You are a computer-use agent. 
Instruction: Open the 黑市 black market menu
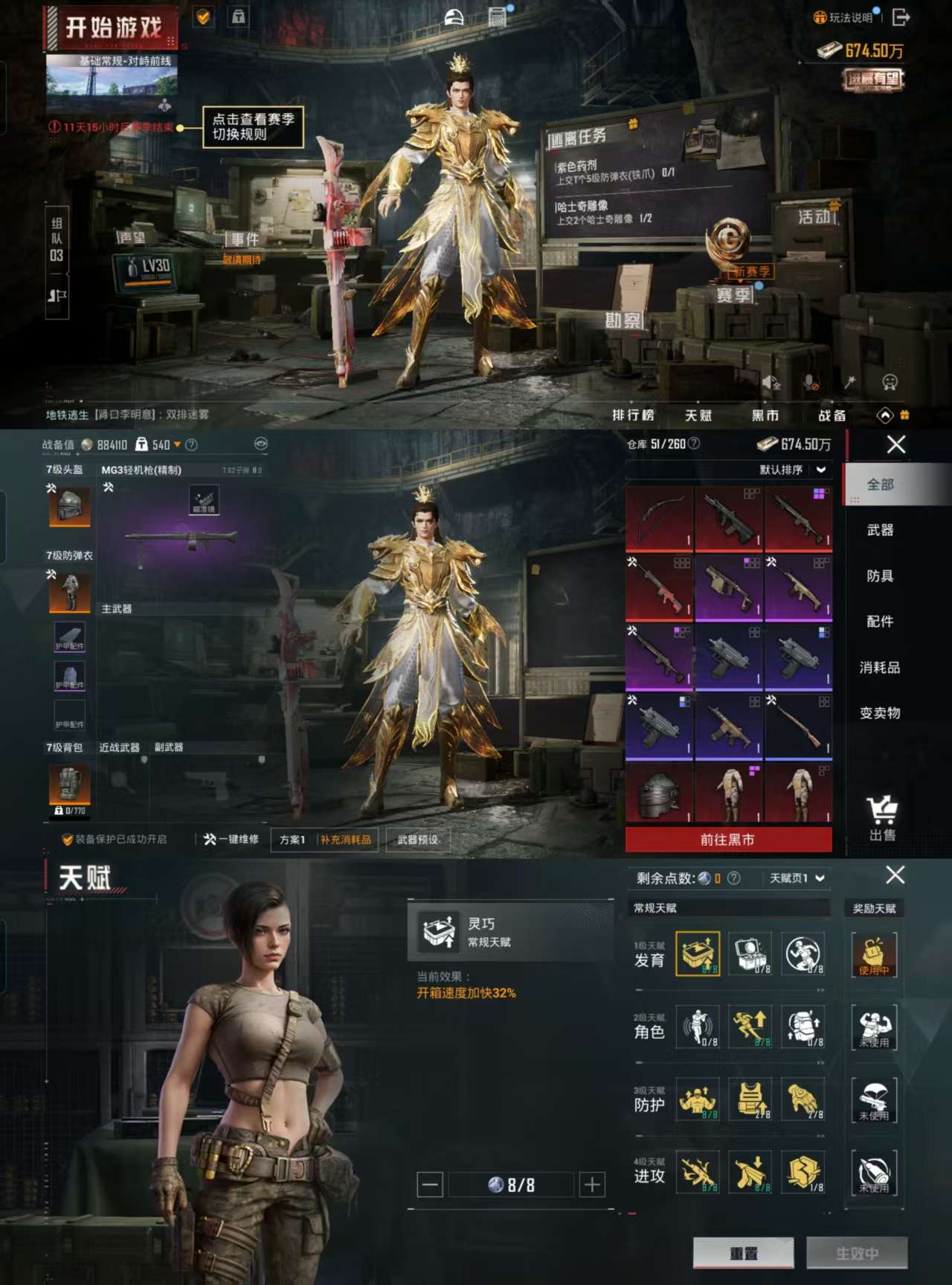[x=765, y=415]
